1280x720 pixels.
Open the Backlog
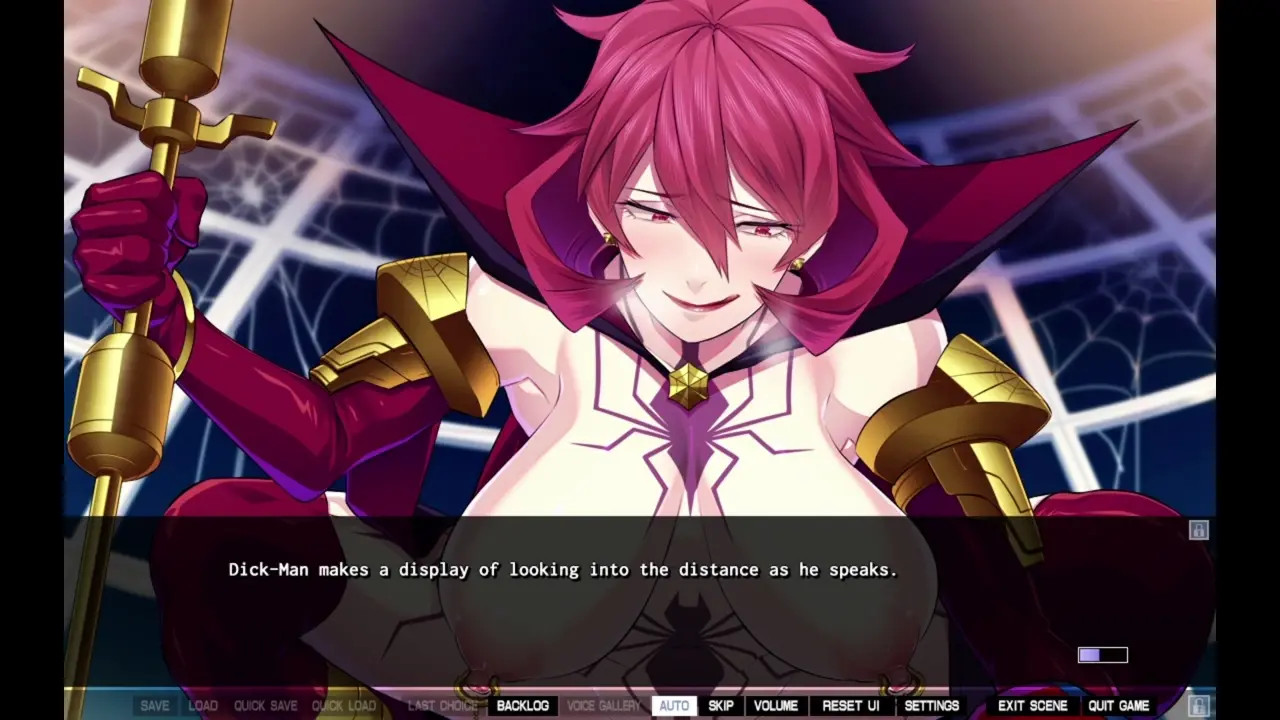pos(522,706)
